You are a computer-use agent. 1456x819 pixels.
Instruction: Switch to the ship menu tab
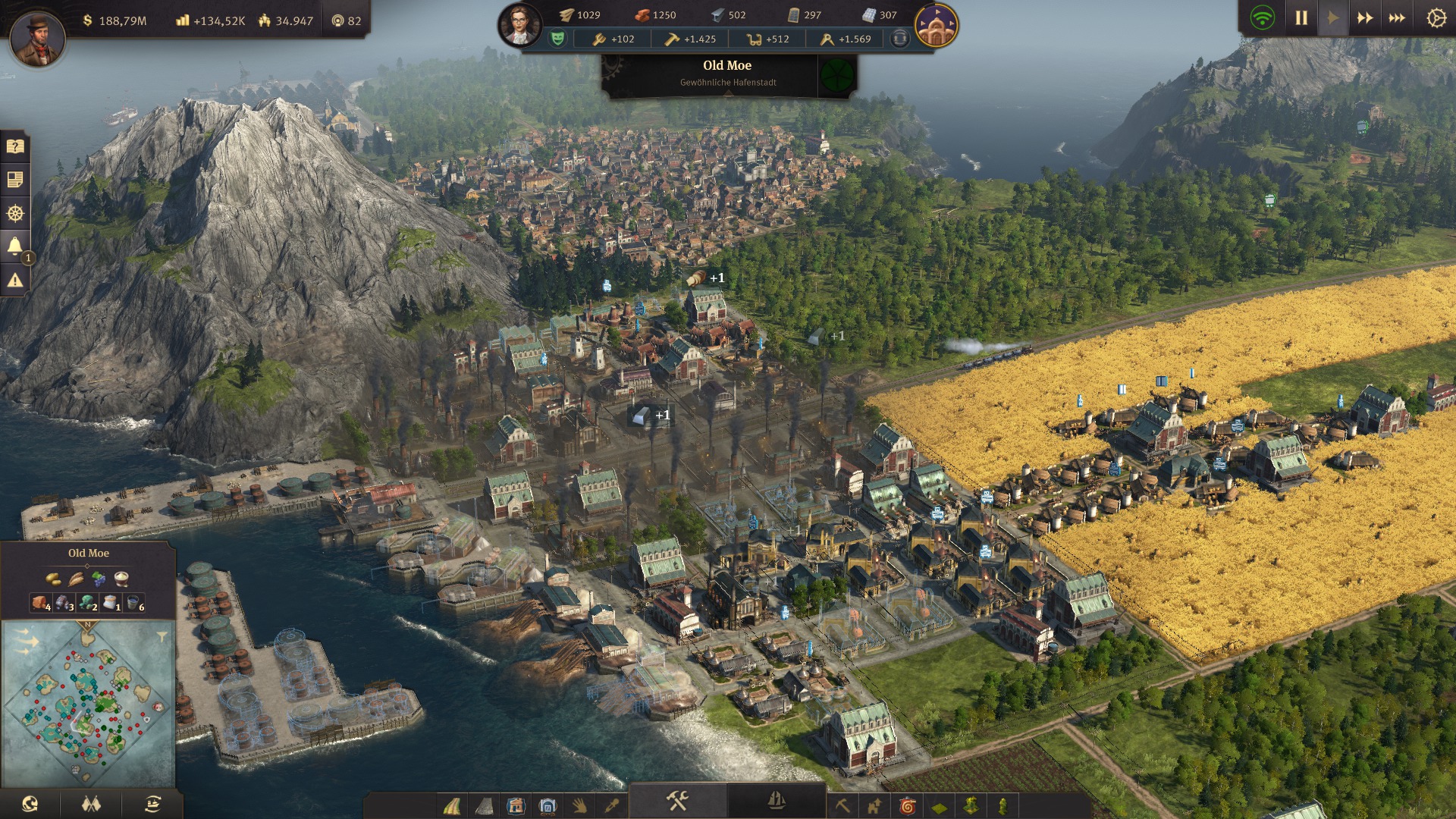[776, 801]
